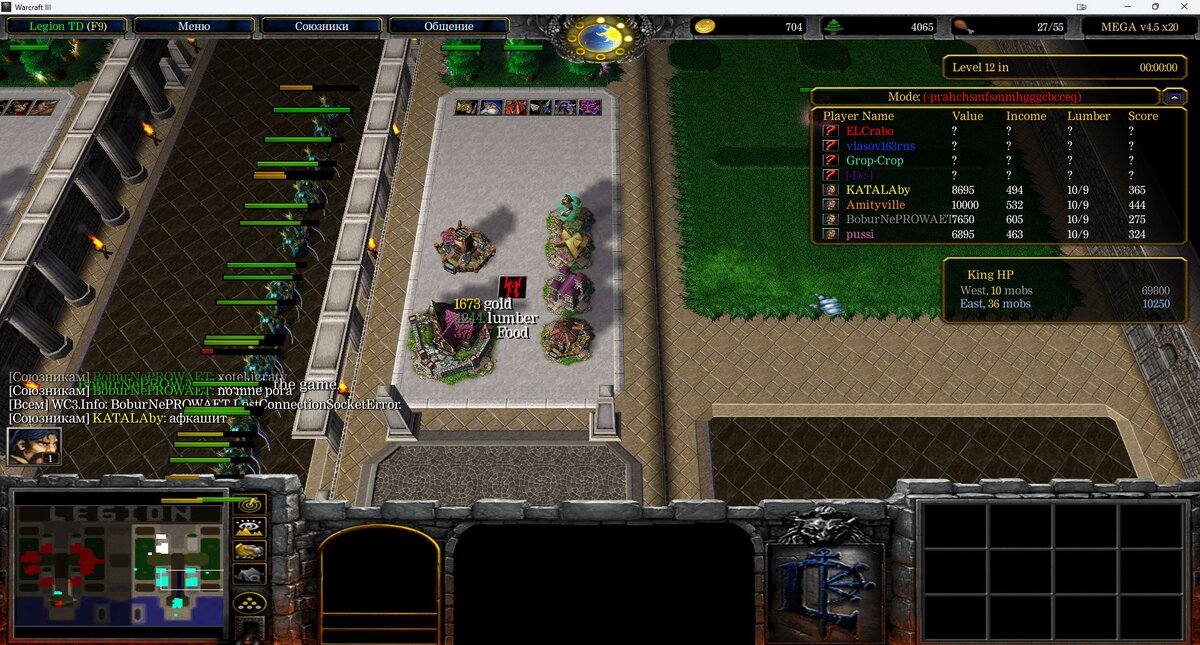Toggle the minimap ally color mode button

[x=249, y=550]
